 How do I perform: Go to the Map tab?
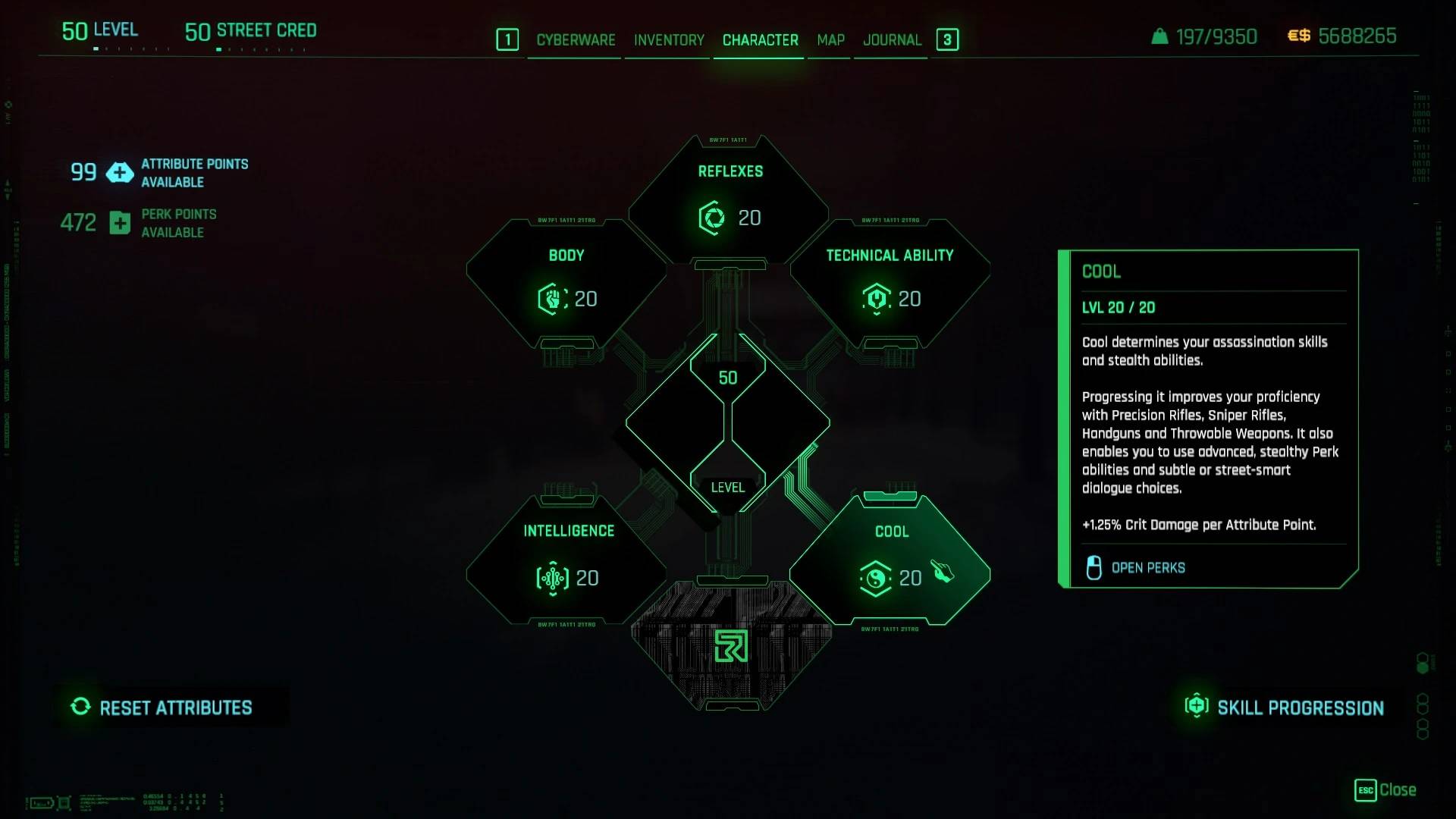830,40
